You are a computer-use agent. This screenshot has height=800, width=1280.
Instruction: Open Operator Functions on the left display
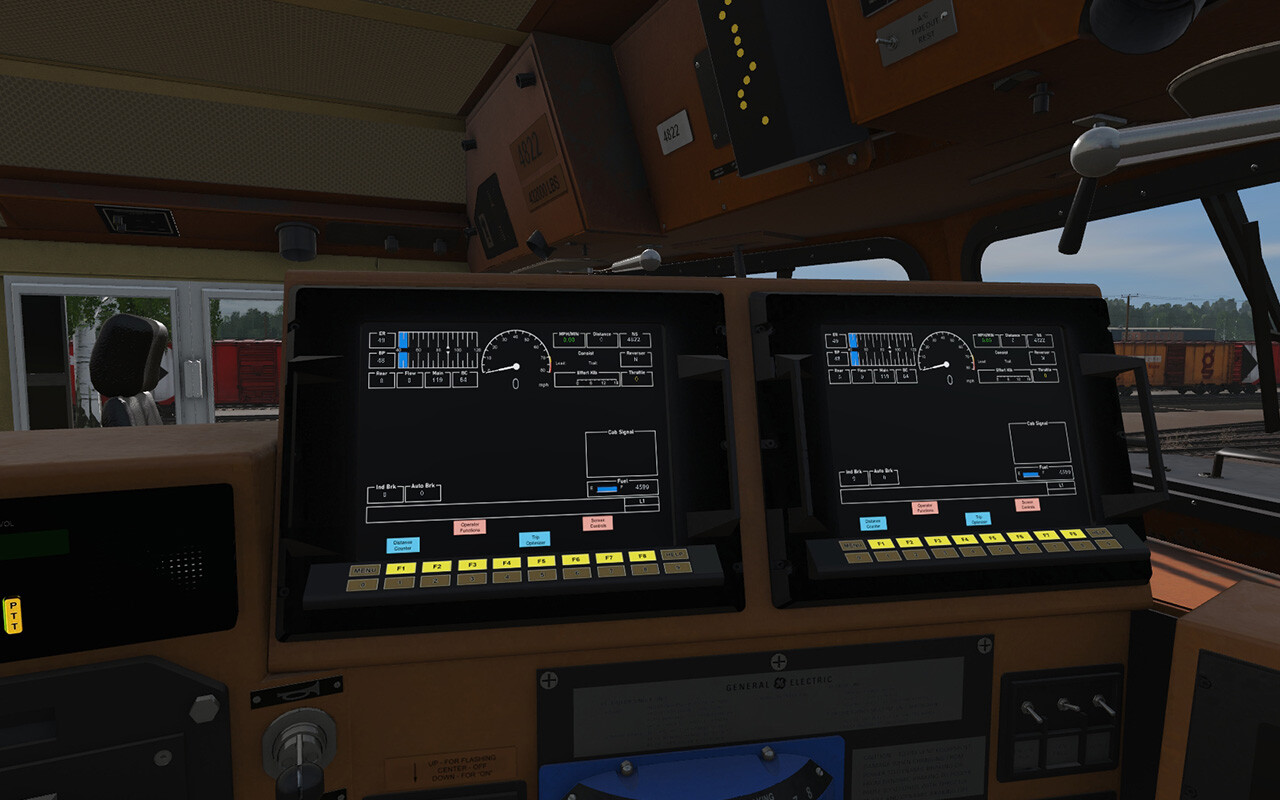(470, 527)
